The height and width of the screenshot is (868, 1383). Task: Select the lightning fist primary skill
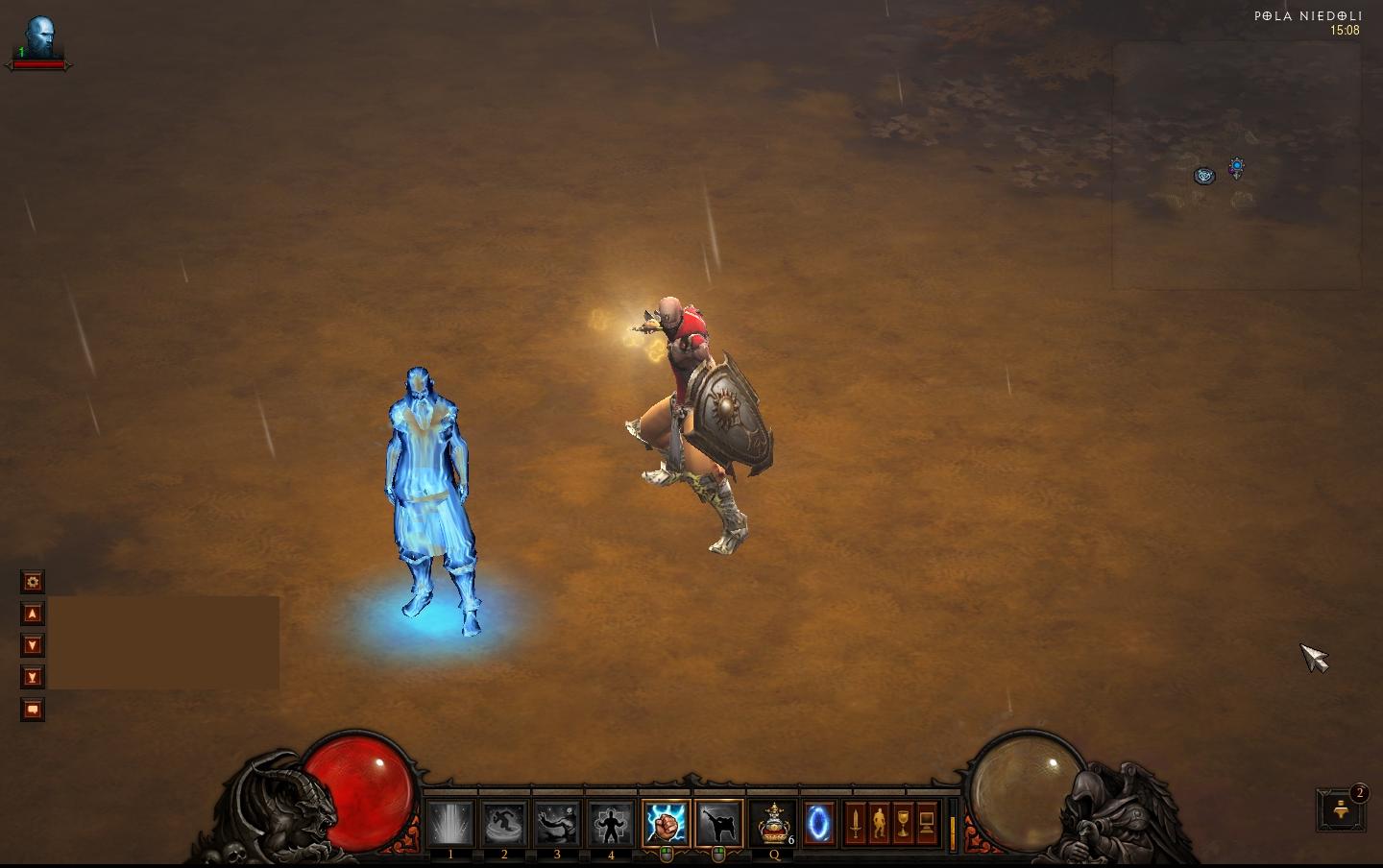point(666,824)
